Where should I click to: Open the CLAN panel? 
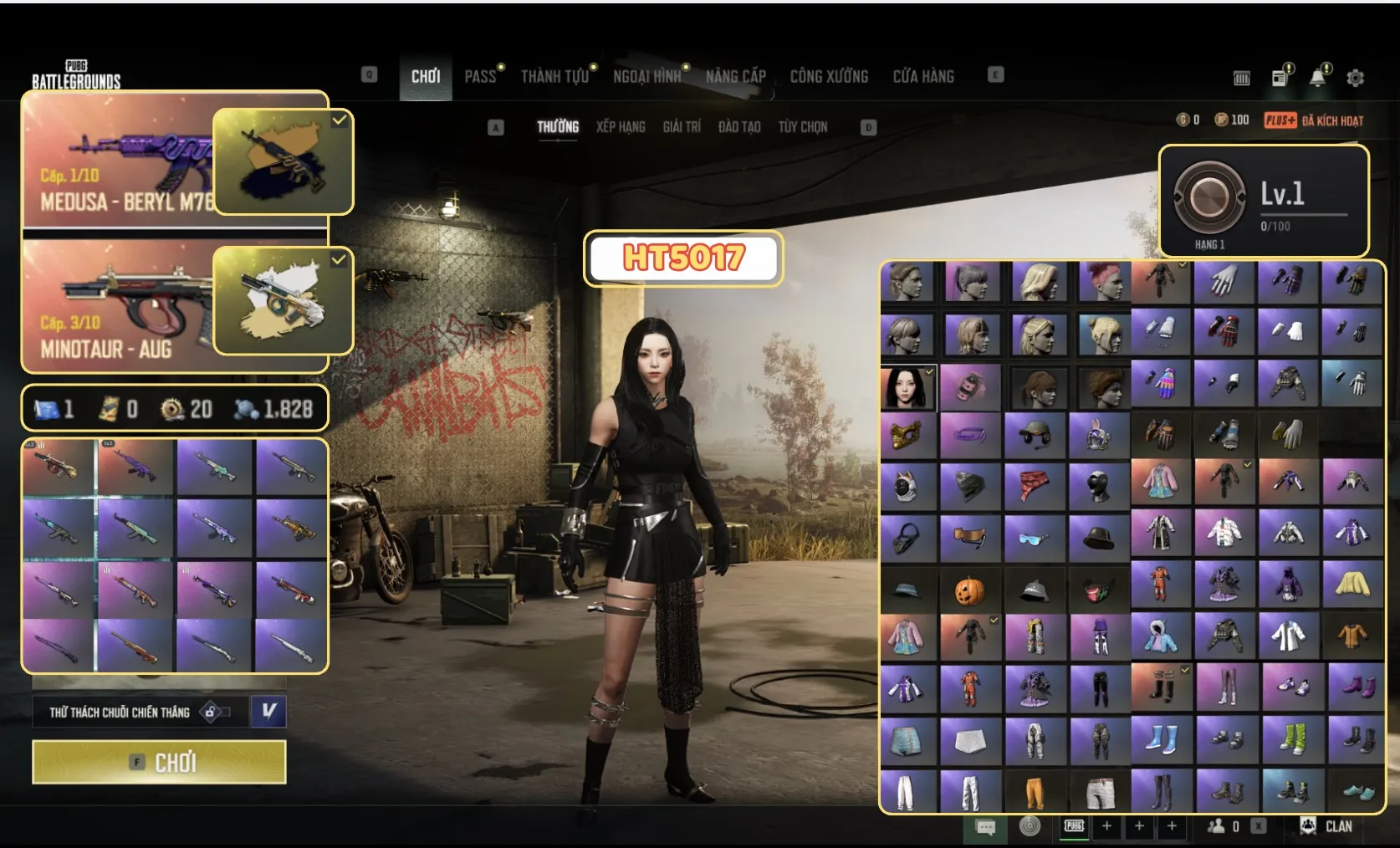tap(1328, 826)
